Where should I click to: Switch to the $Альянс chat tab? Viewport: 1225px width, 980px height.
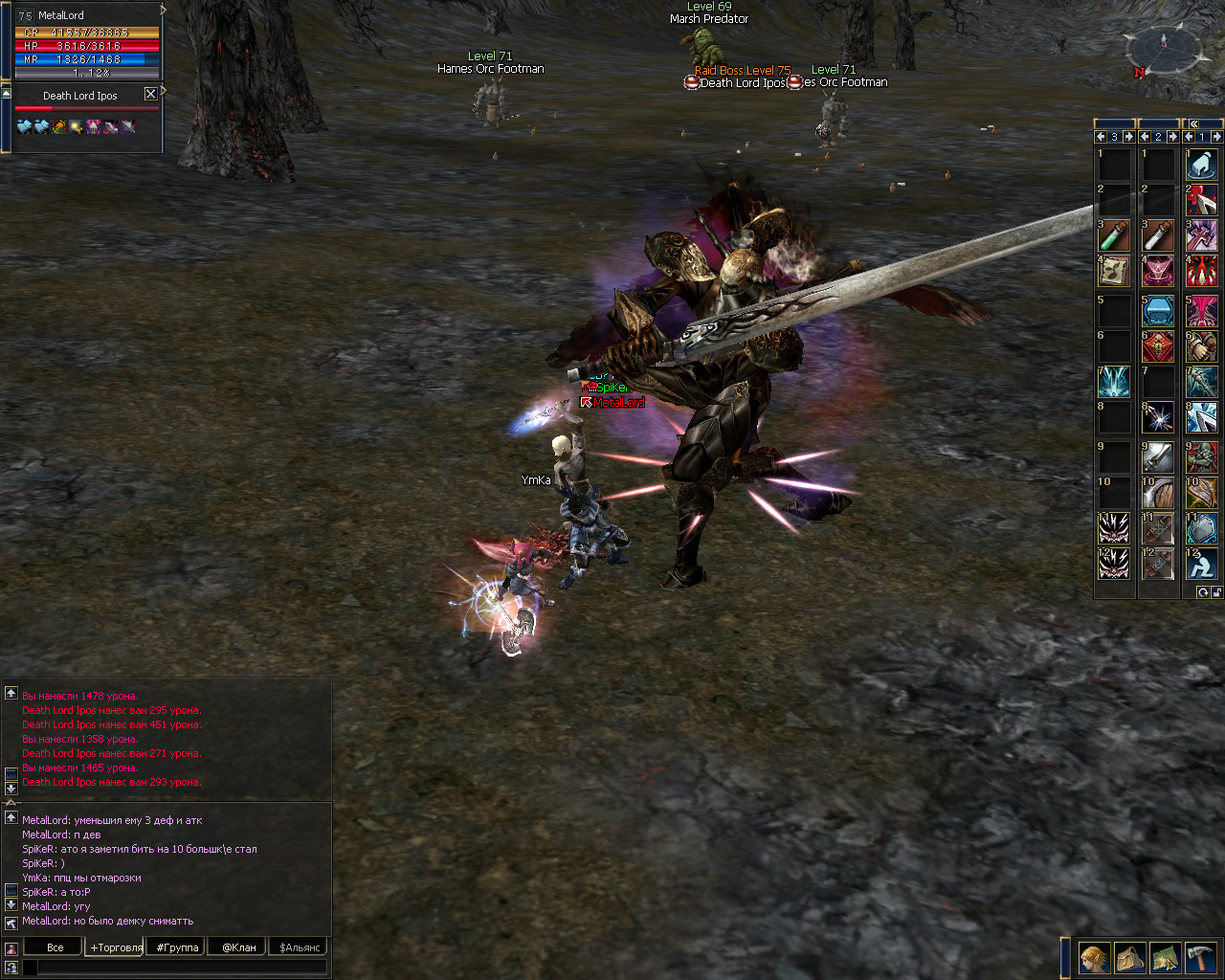(300, 947)
